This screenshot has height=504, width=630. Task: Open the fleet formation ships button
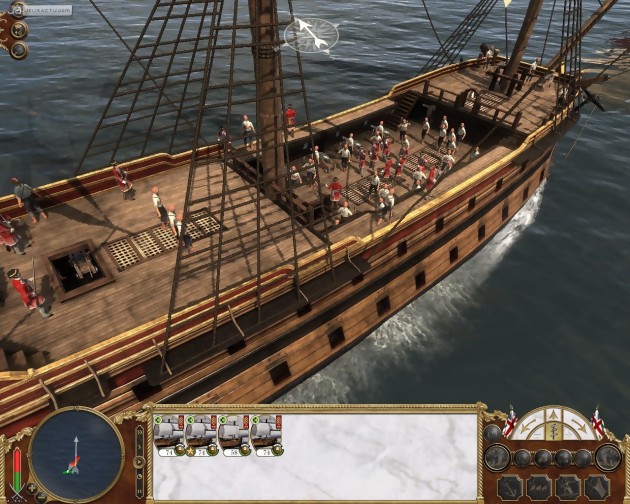(x=540, y=486)
